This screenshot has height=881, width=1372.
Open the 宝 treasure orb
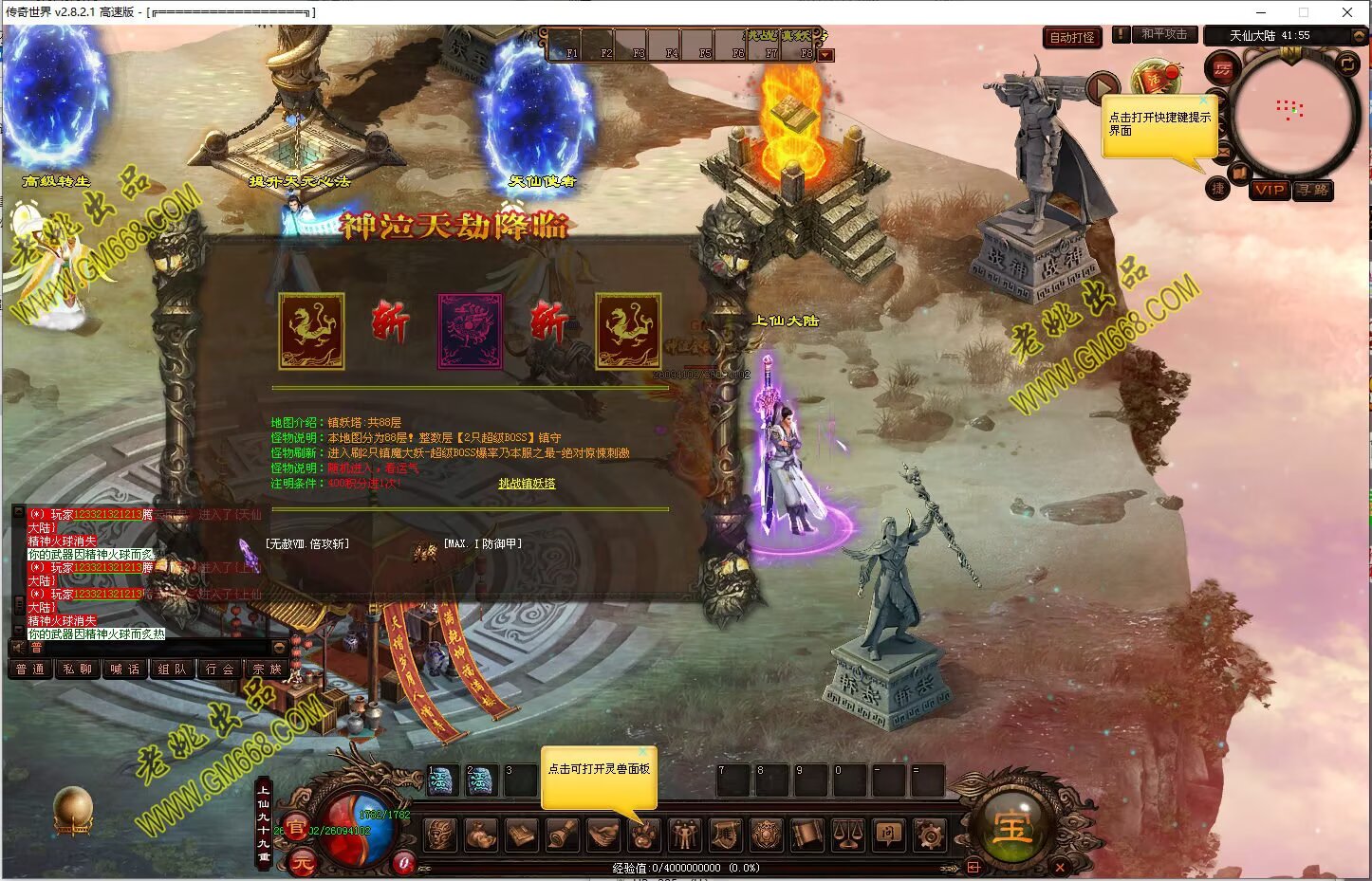(x=1011, y=828)
